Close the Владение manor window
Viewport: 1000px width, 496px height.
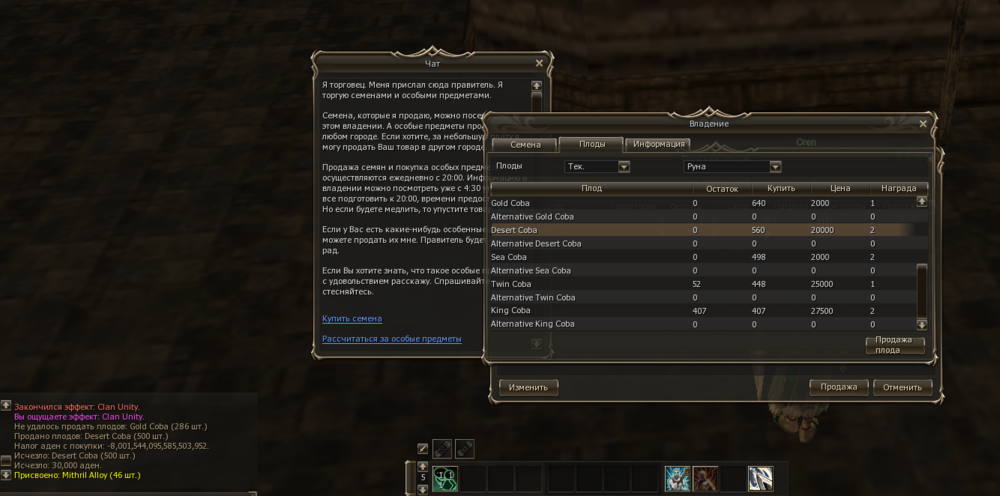923,124
